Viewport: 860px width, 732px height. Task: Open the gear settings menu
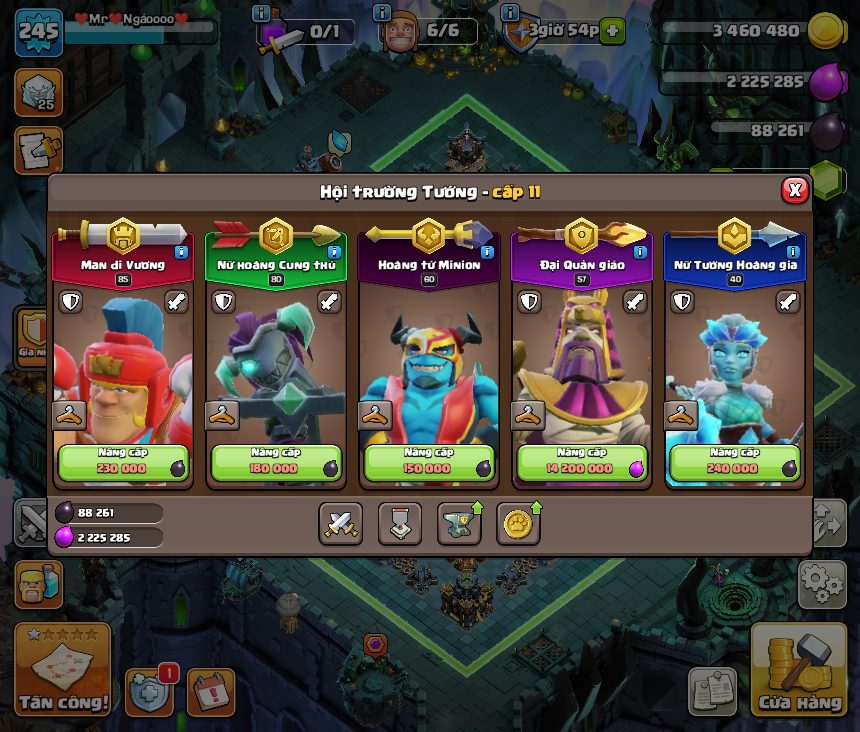(x=821, y=584)
